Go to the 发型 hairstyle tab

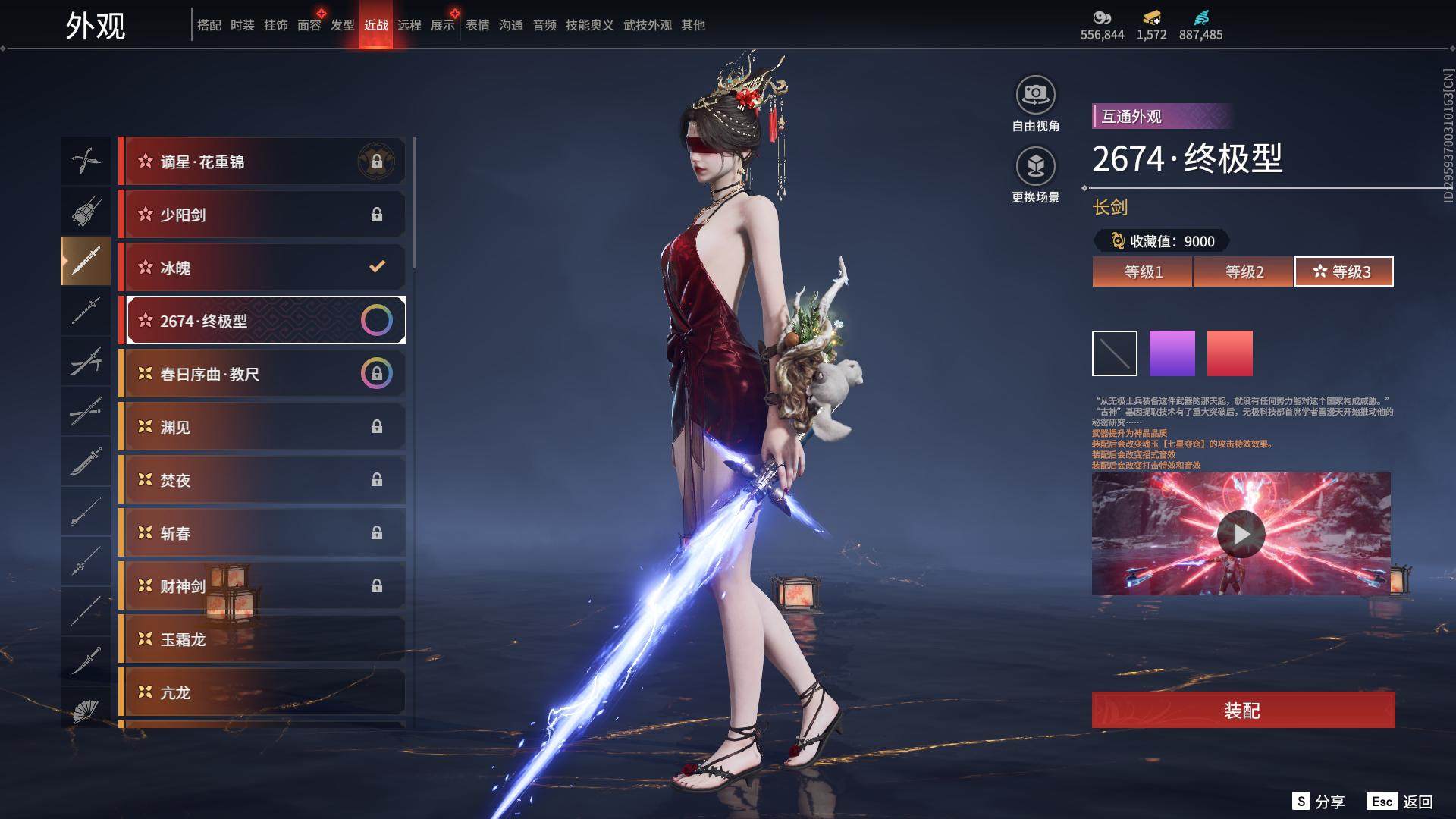click(343, 25)
